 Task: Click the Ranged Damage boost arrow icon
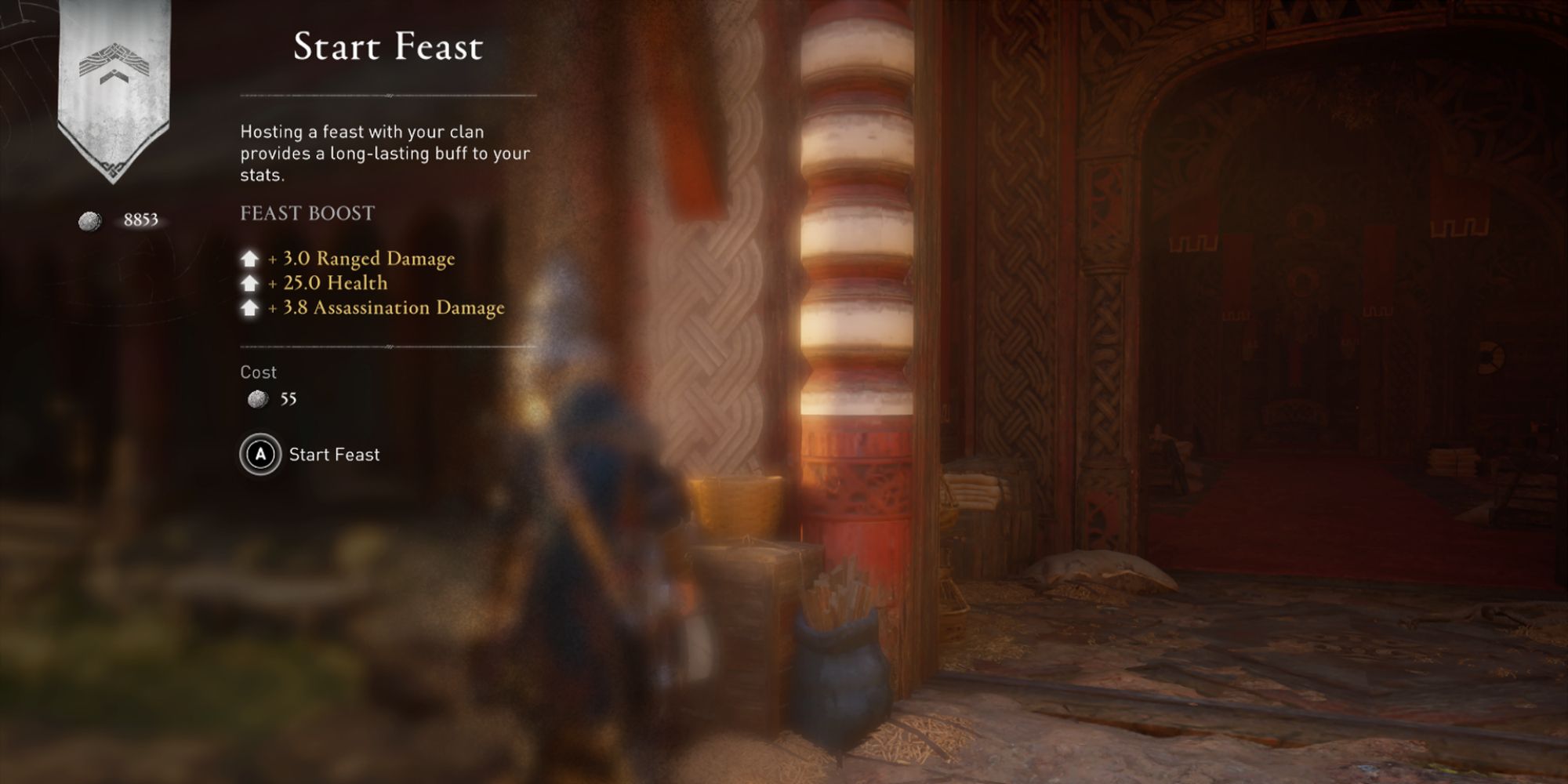tap(249, 257)
